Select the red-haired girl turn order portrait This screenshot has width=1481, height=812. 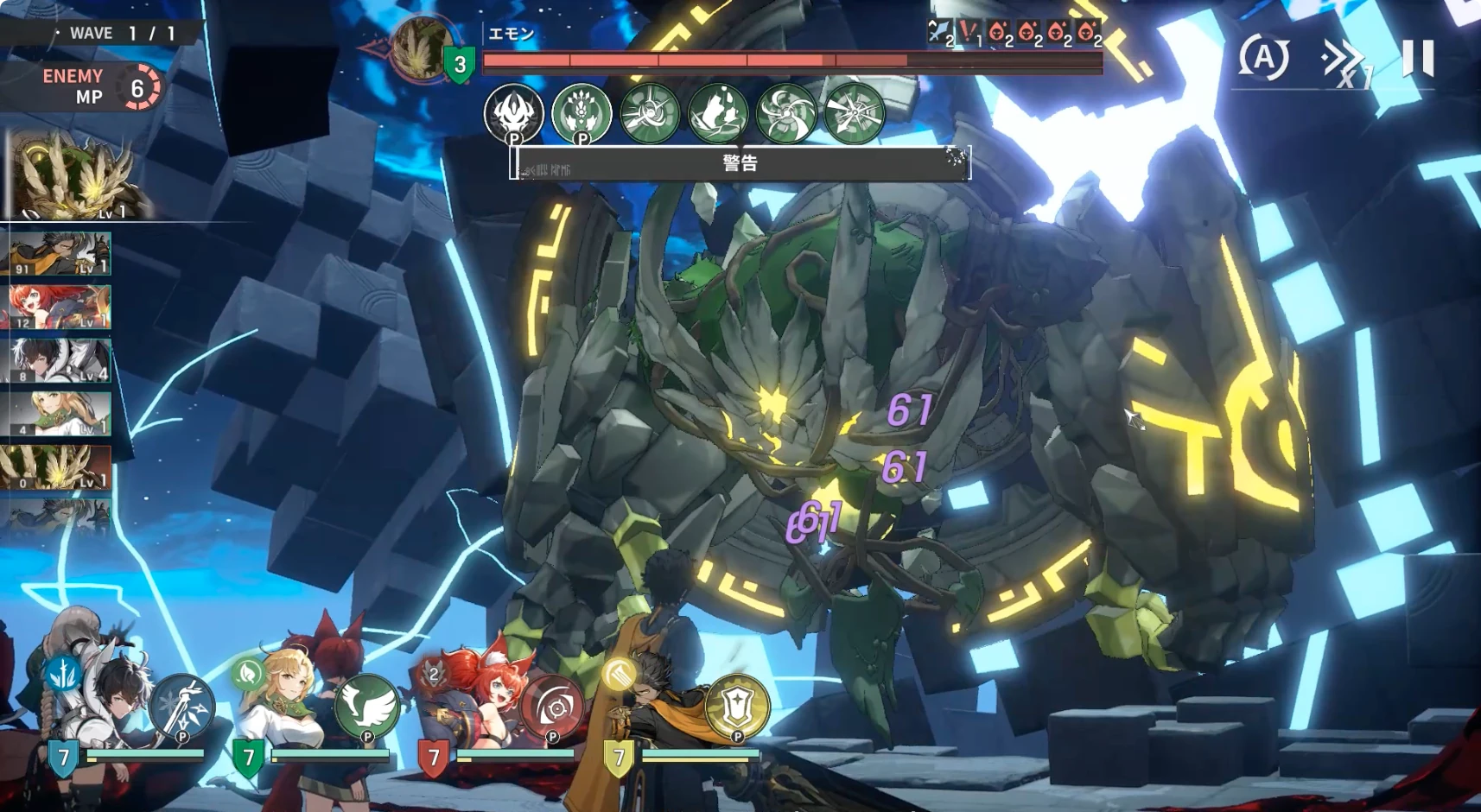tap(59, 308)
